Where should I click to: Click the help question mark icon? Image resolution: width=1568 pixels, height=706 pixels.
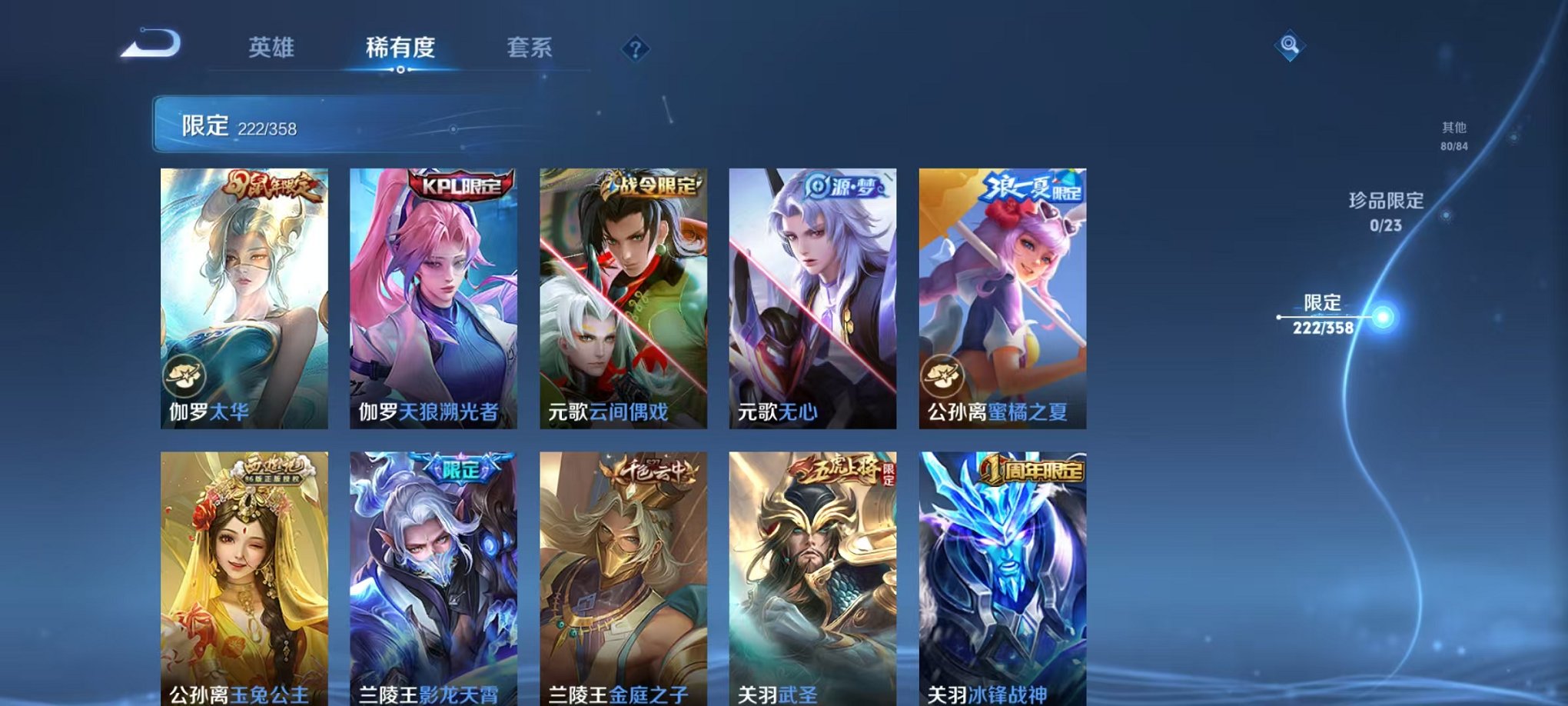634,50
